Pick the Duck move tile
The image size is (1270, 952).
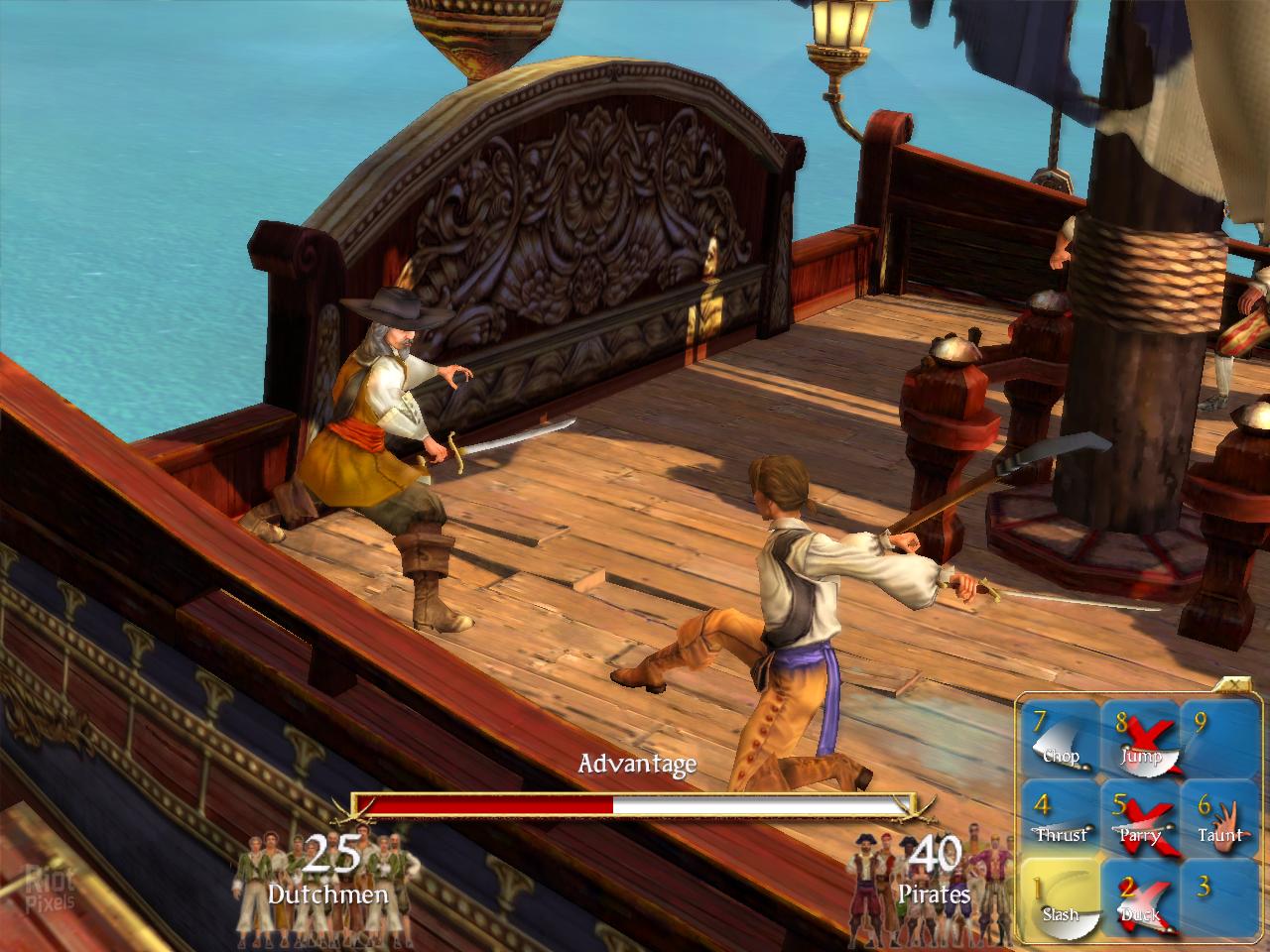point(1139,898)
